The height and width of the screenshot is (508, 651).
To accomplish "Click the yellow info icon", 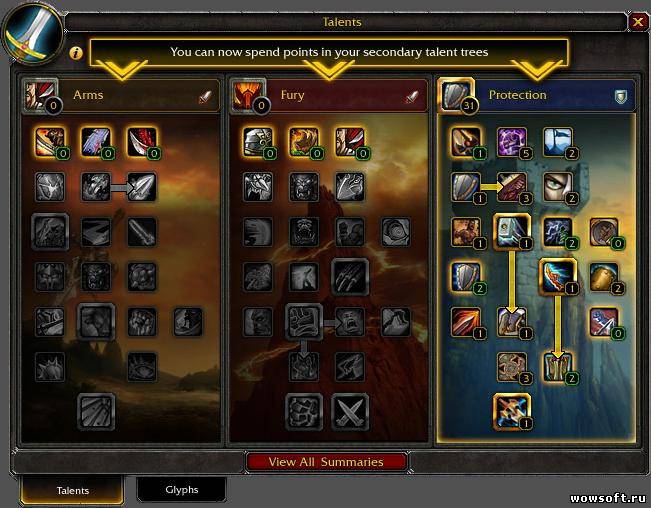I will [x=76, y=52].
